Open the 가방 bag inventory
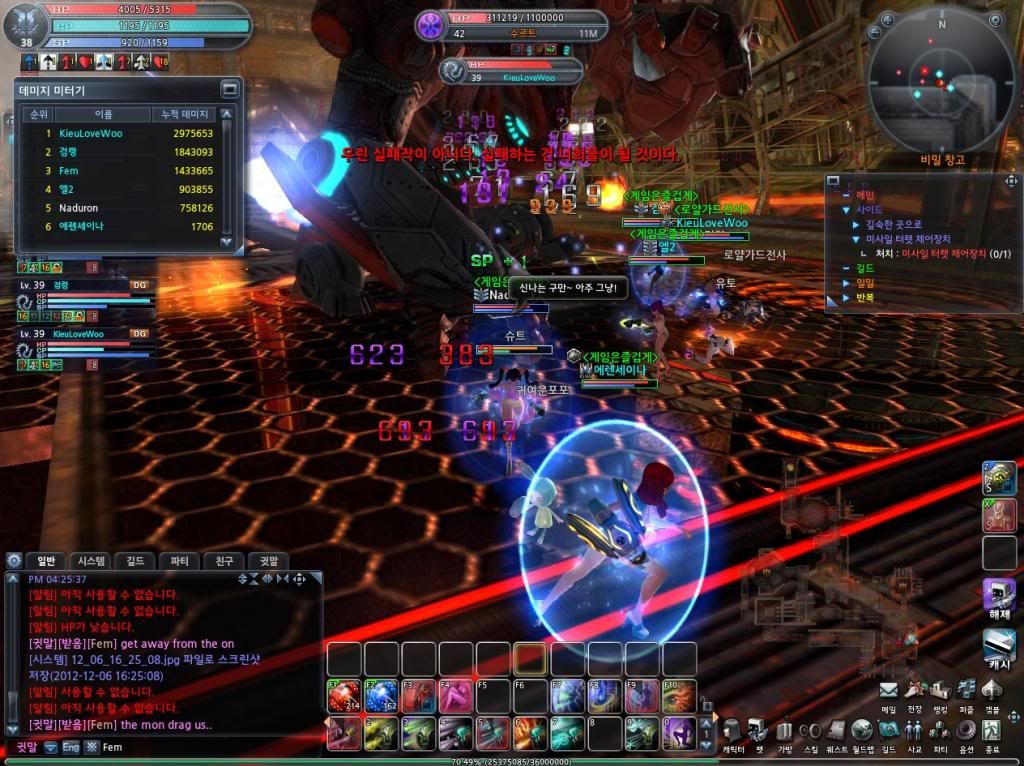 (x=784, y=731)
